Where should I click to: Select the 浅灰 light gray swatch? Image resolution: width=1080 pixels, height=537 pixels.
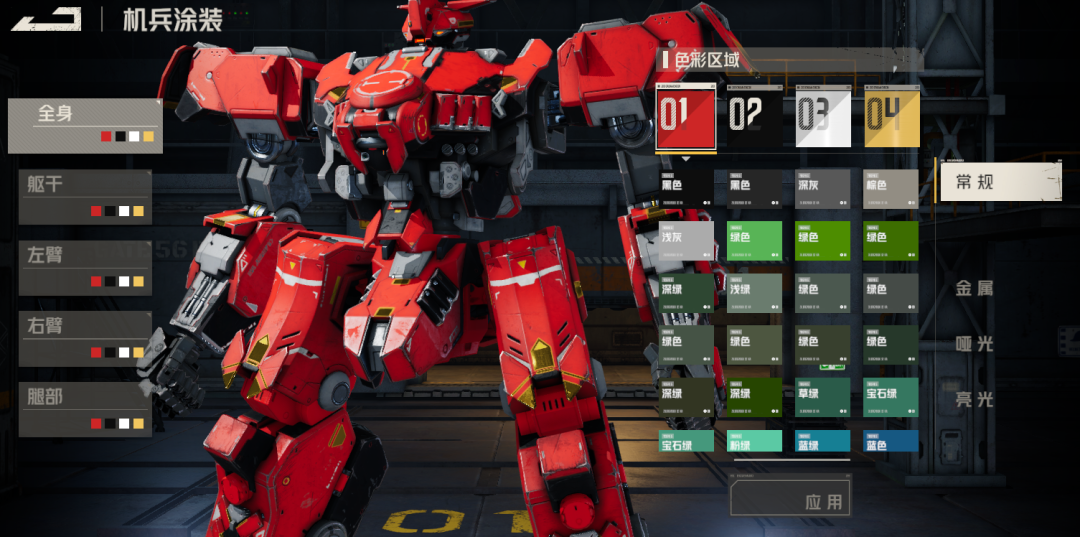tap(686, 241)
